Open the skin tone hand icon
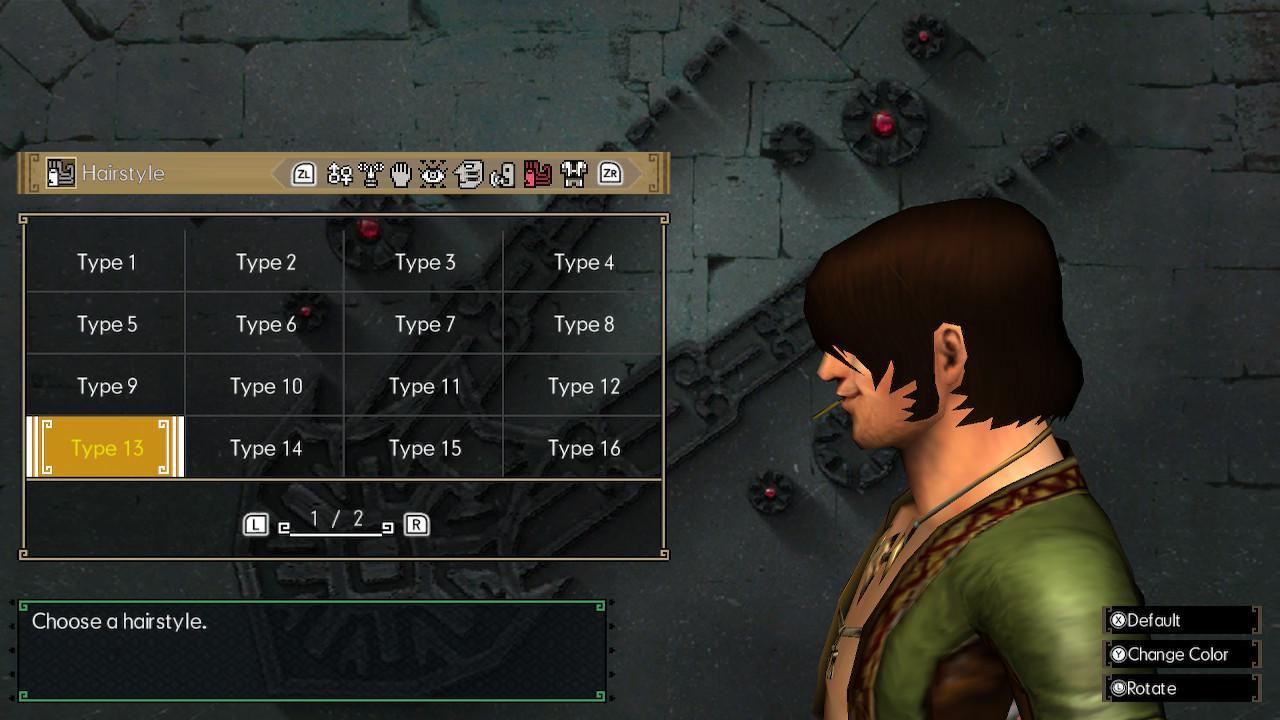The width and height of the screenshot is (1280, 720). point(400,173)
